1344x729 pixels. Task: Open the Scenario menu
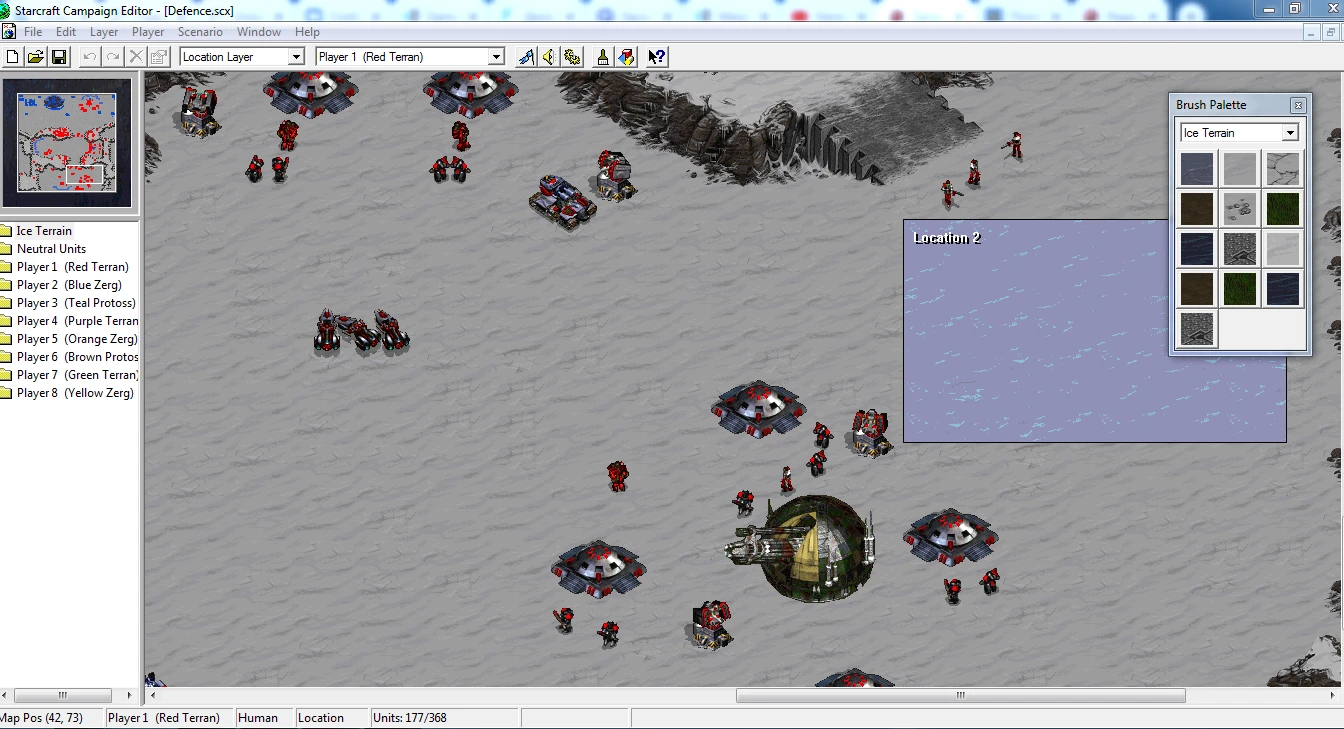pyautogui.click(x=200, y=31)
